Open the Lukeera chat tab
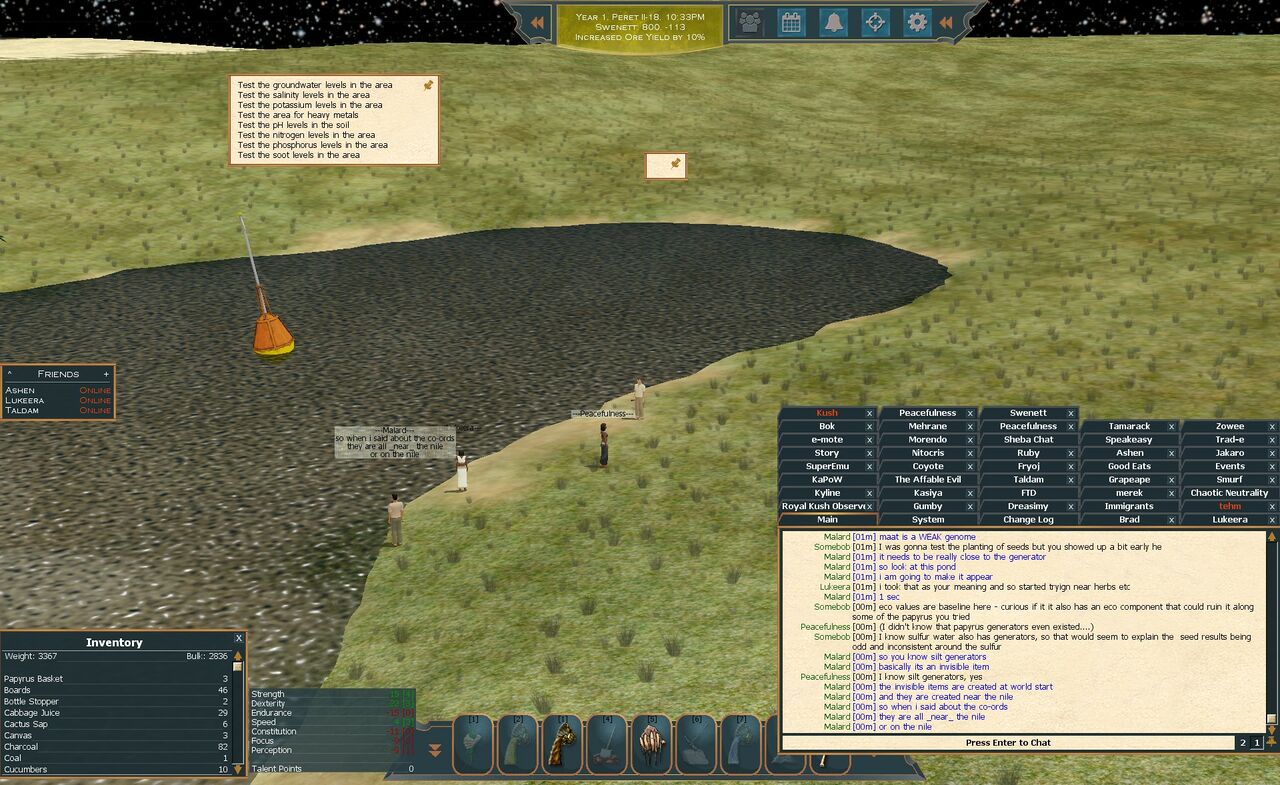Image resolution: width=1280 pixels, height=785 pixels. [x=1229, y=520]
